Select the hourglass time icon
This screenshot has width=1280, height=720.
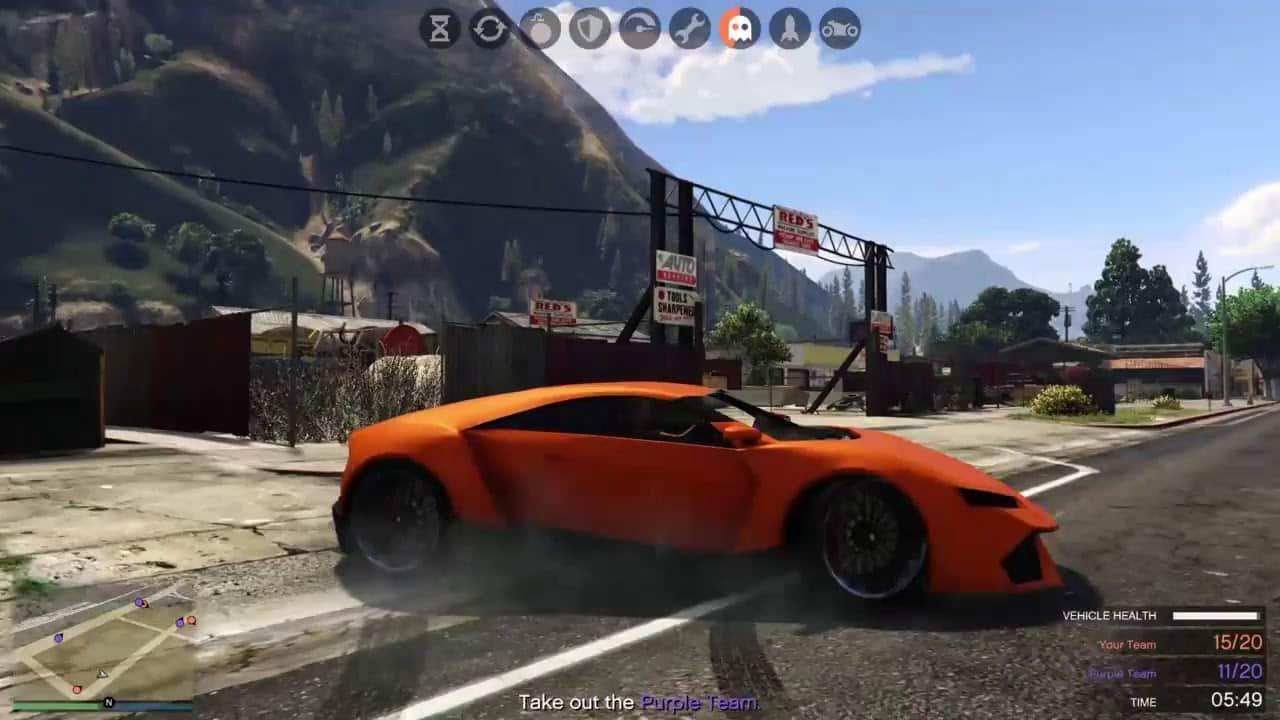442,29
